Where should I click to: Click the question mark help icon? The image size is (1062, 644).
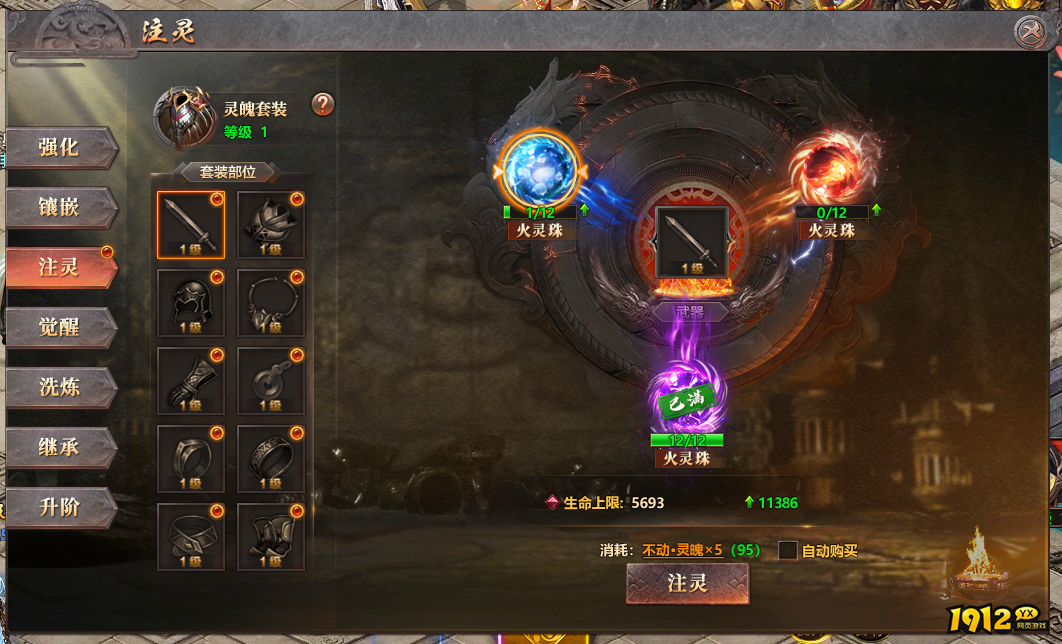point(323,104)
